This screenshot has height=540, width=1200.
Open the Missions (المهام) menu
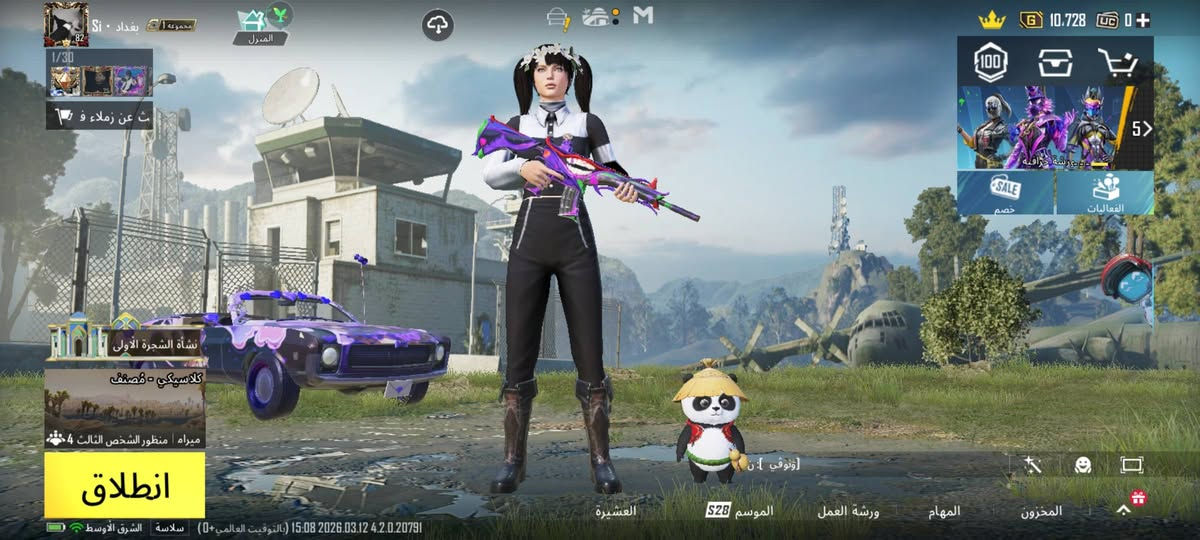tap(944, 511)
